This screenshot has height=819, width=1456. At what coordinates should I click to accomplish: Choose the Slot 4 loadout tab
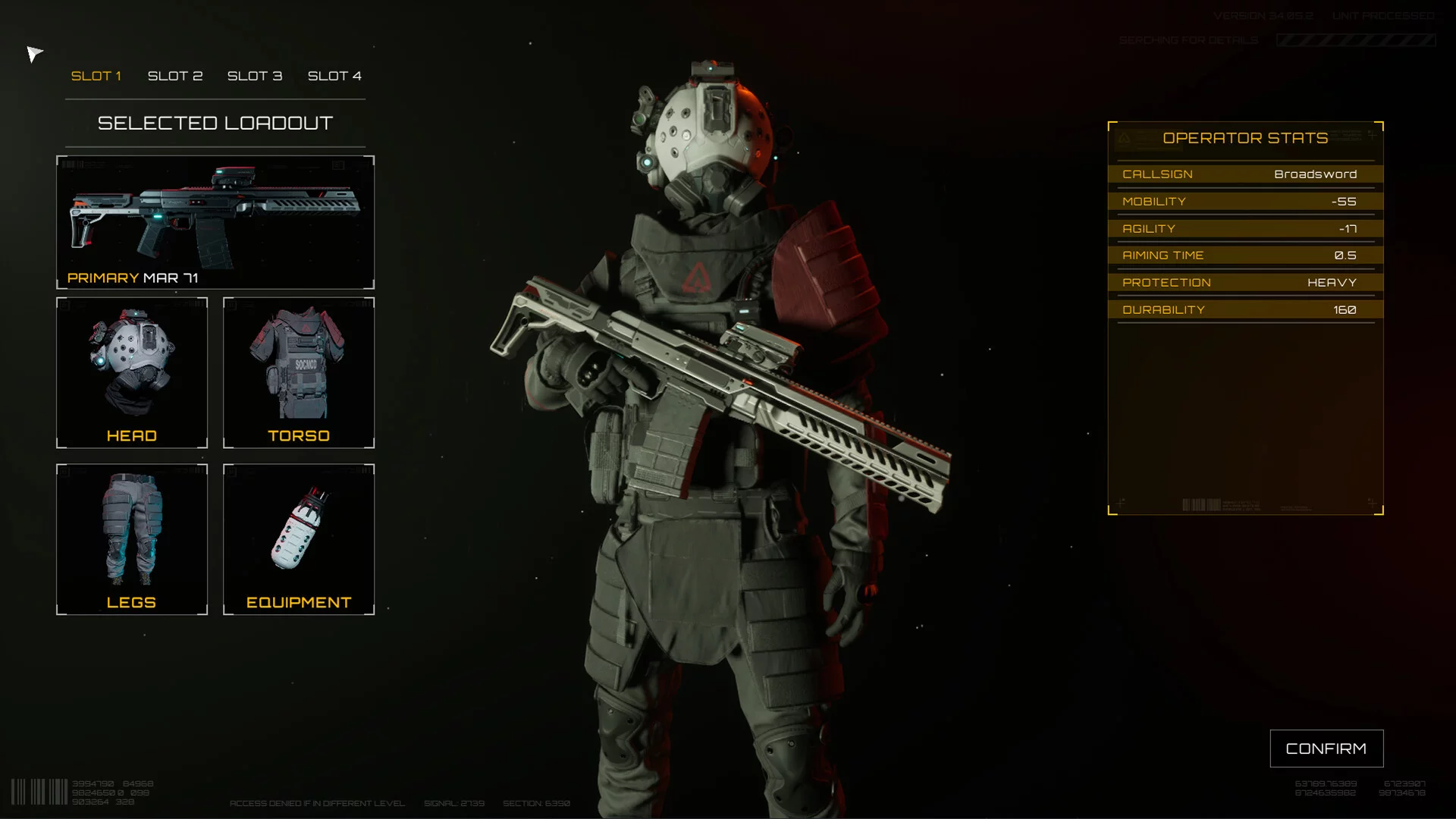pos(334,76)
